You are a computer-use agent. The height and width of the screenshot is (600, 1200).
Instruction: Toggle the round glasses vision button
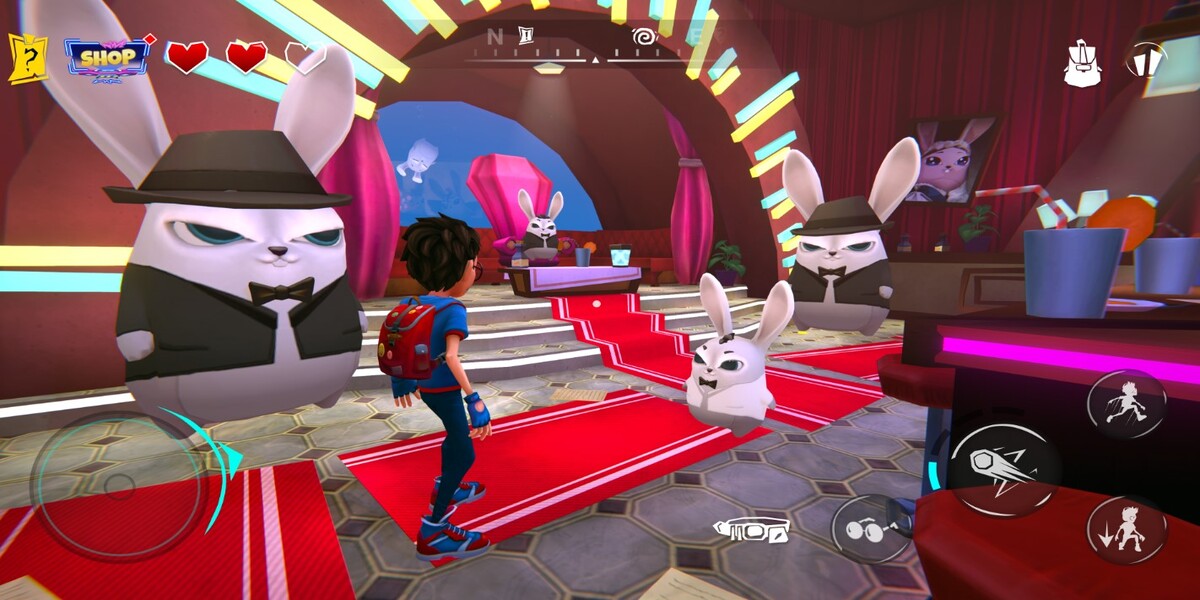[x=866, y=530]
